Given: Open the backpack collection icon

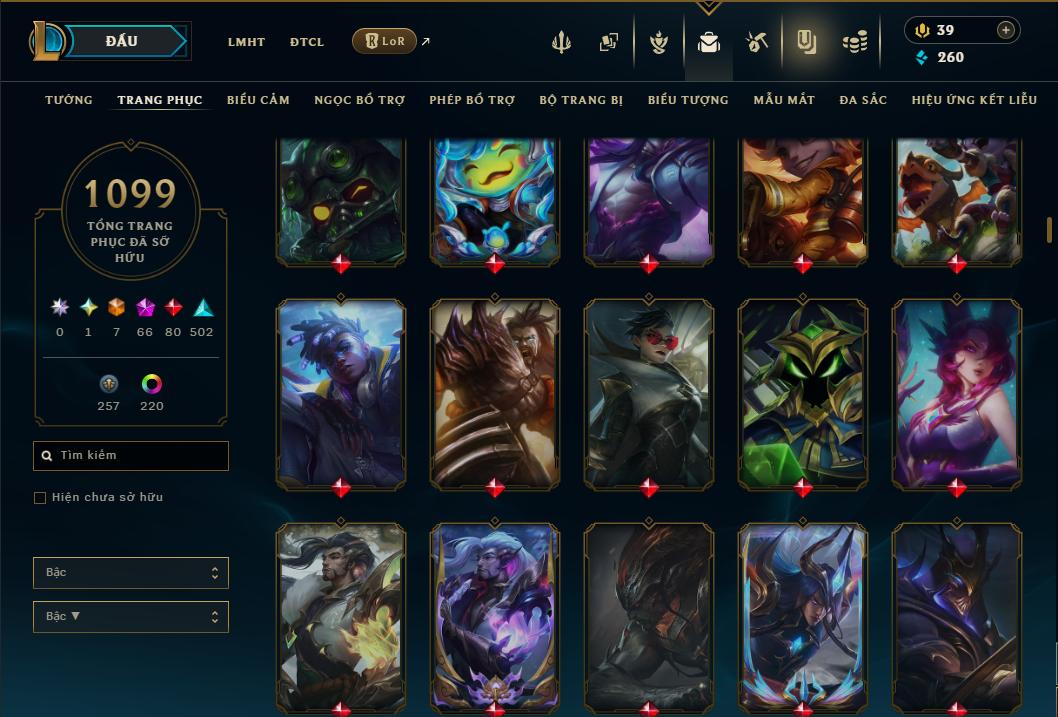Looking at the screenshot, I should coord(708,42).
